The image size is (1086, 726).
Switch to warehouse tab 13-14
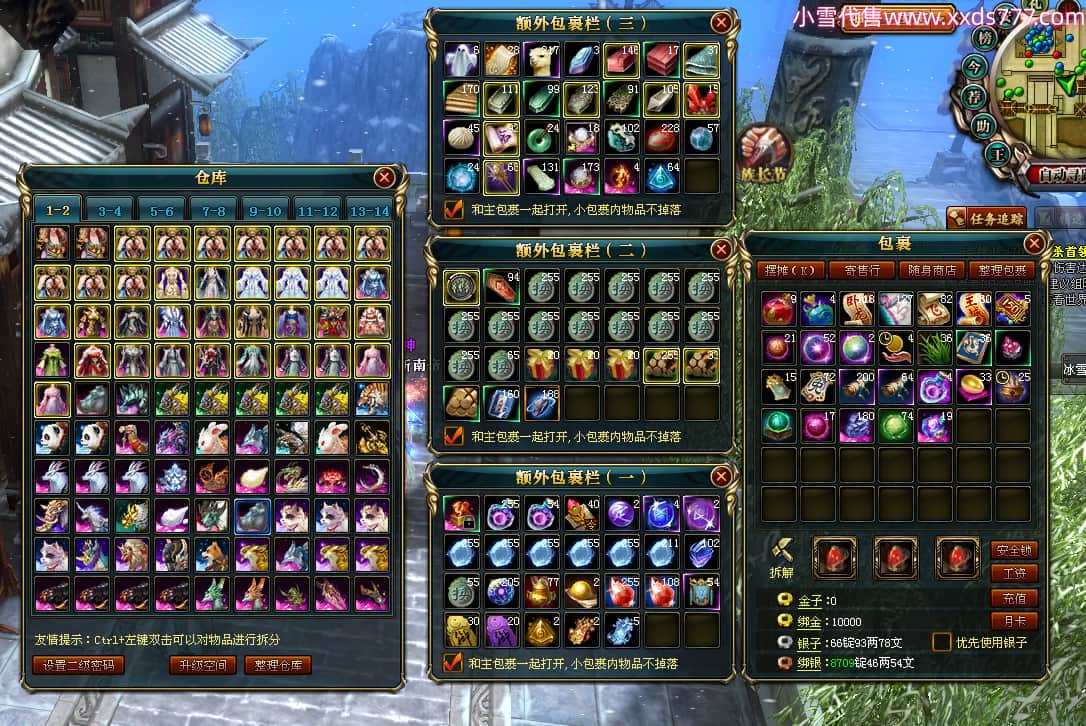[367, 211]
